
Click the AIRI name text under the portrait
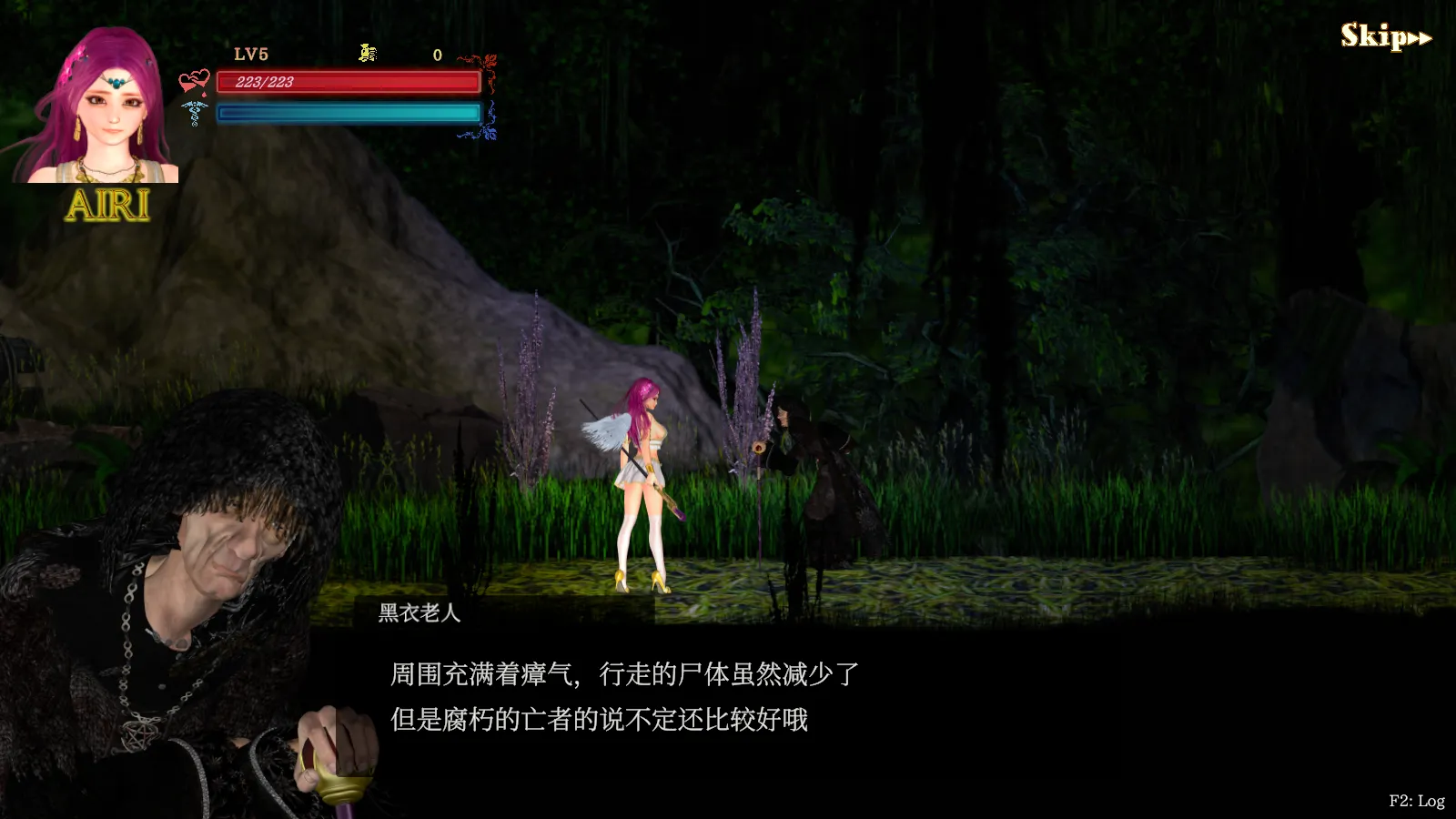108,206
